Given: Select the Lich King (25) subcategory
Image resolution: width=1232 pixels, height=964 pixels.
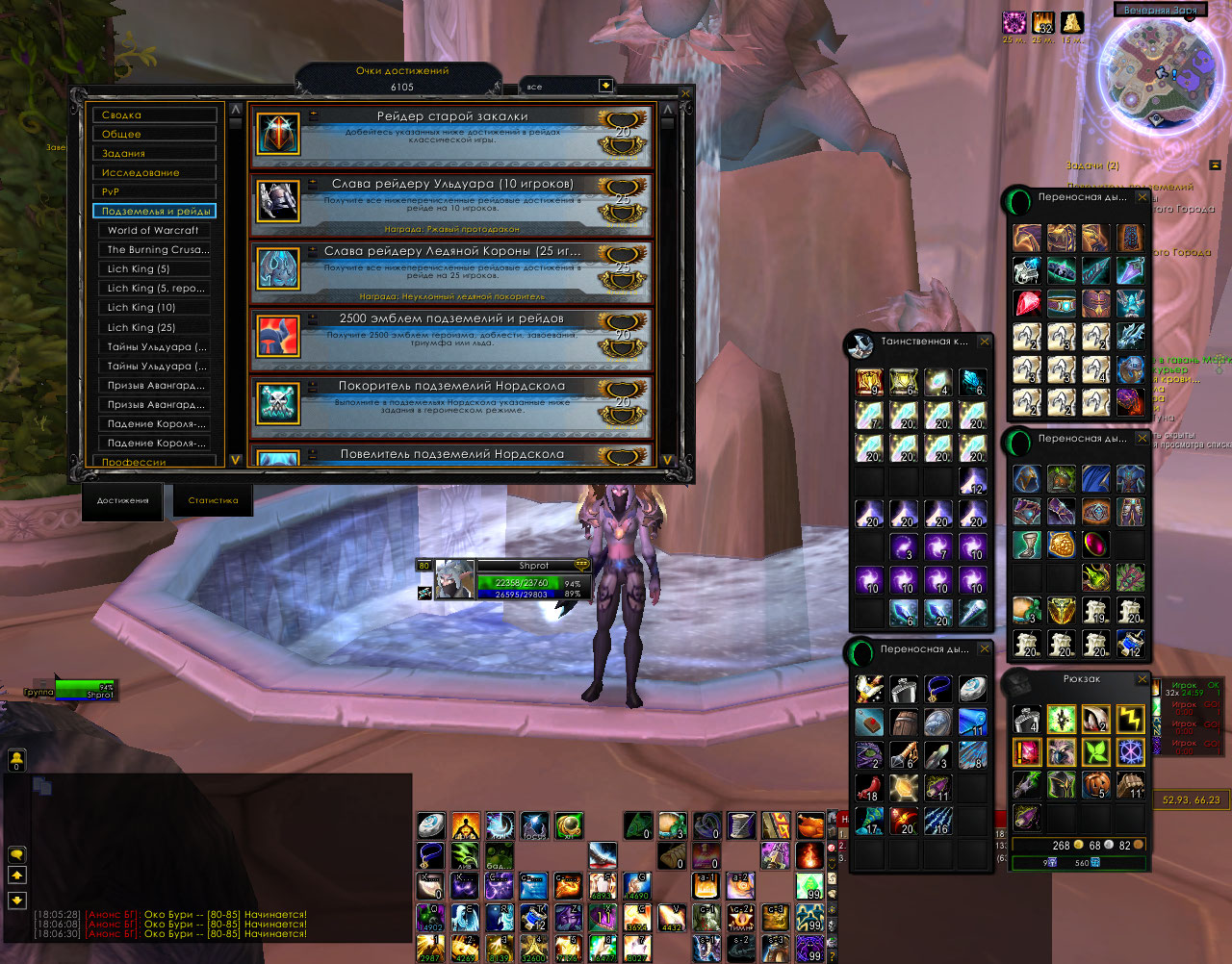Looking at the screenshot, I should coord(156,327).
